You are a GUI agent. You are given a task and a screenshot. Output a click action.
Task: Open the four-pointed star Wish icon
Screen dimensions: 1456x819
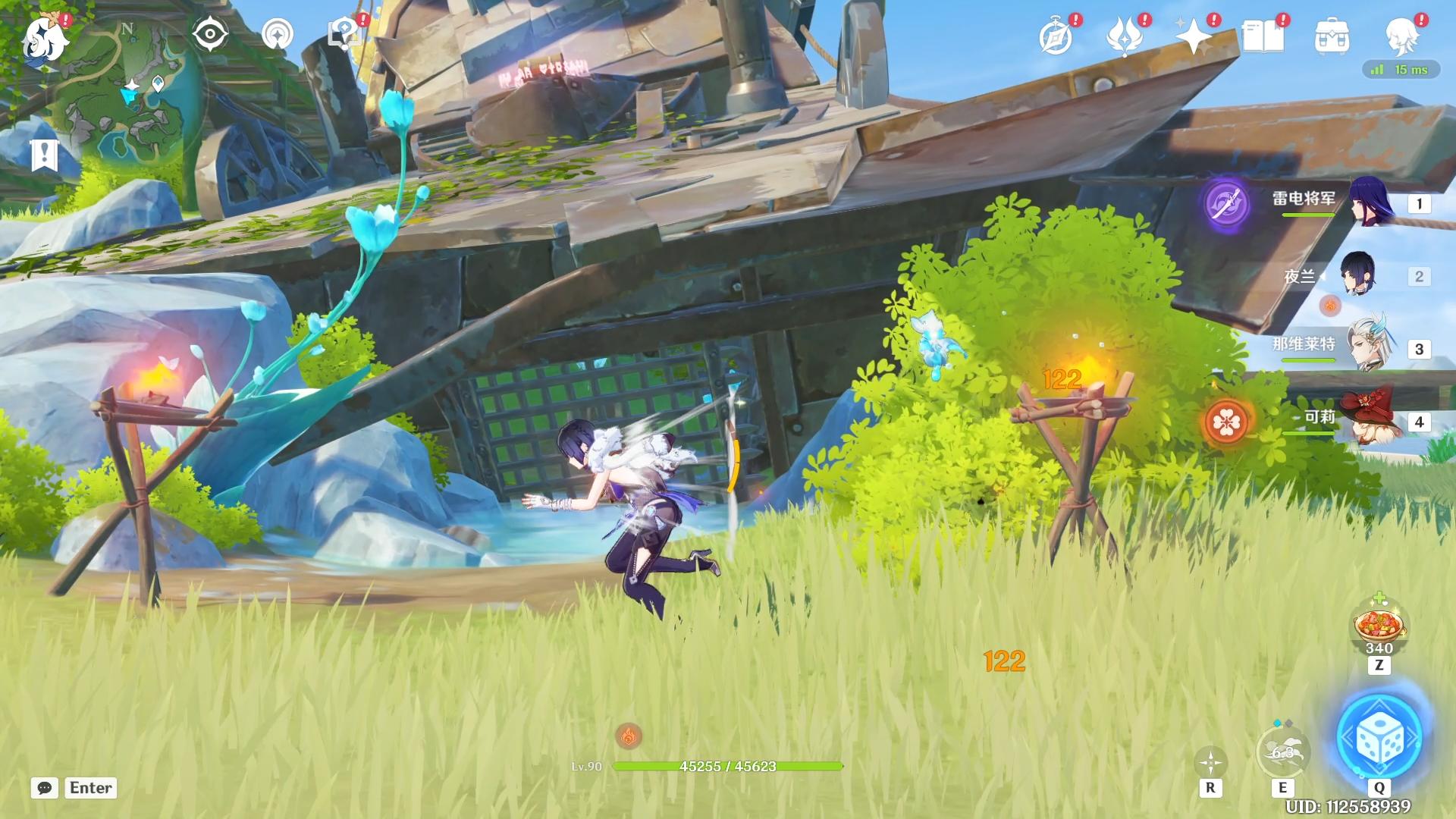point(1194,36)
